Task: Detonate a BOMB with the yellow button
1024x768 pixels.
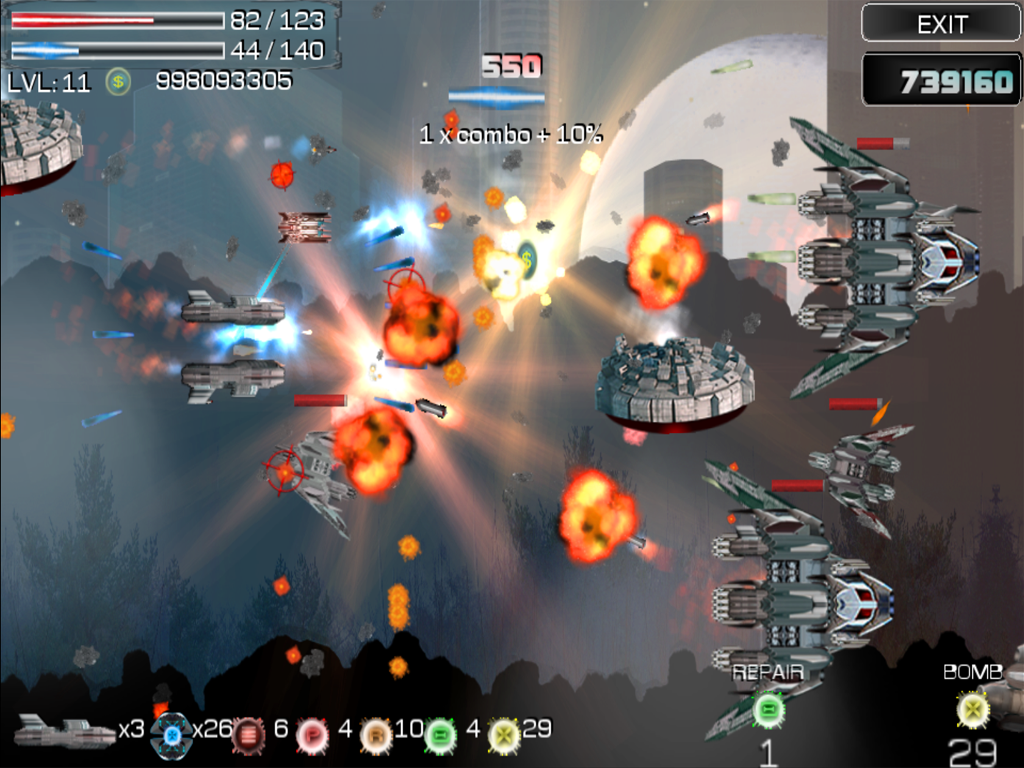Action: click(x=972, y=710)
